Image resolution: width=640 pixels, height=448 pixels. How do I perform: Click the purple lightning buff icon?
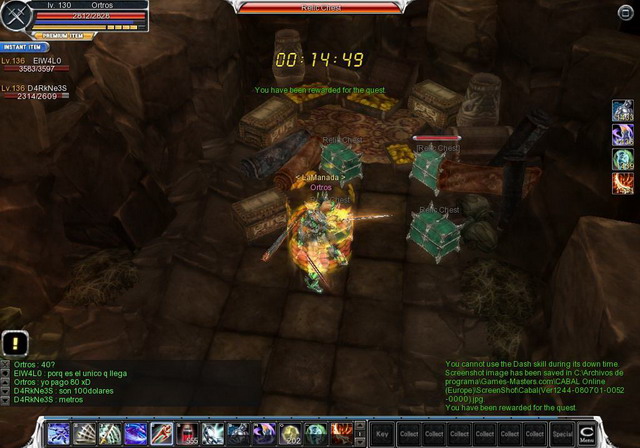(623, 136)
